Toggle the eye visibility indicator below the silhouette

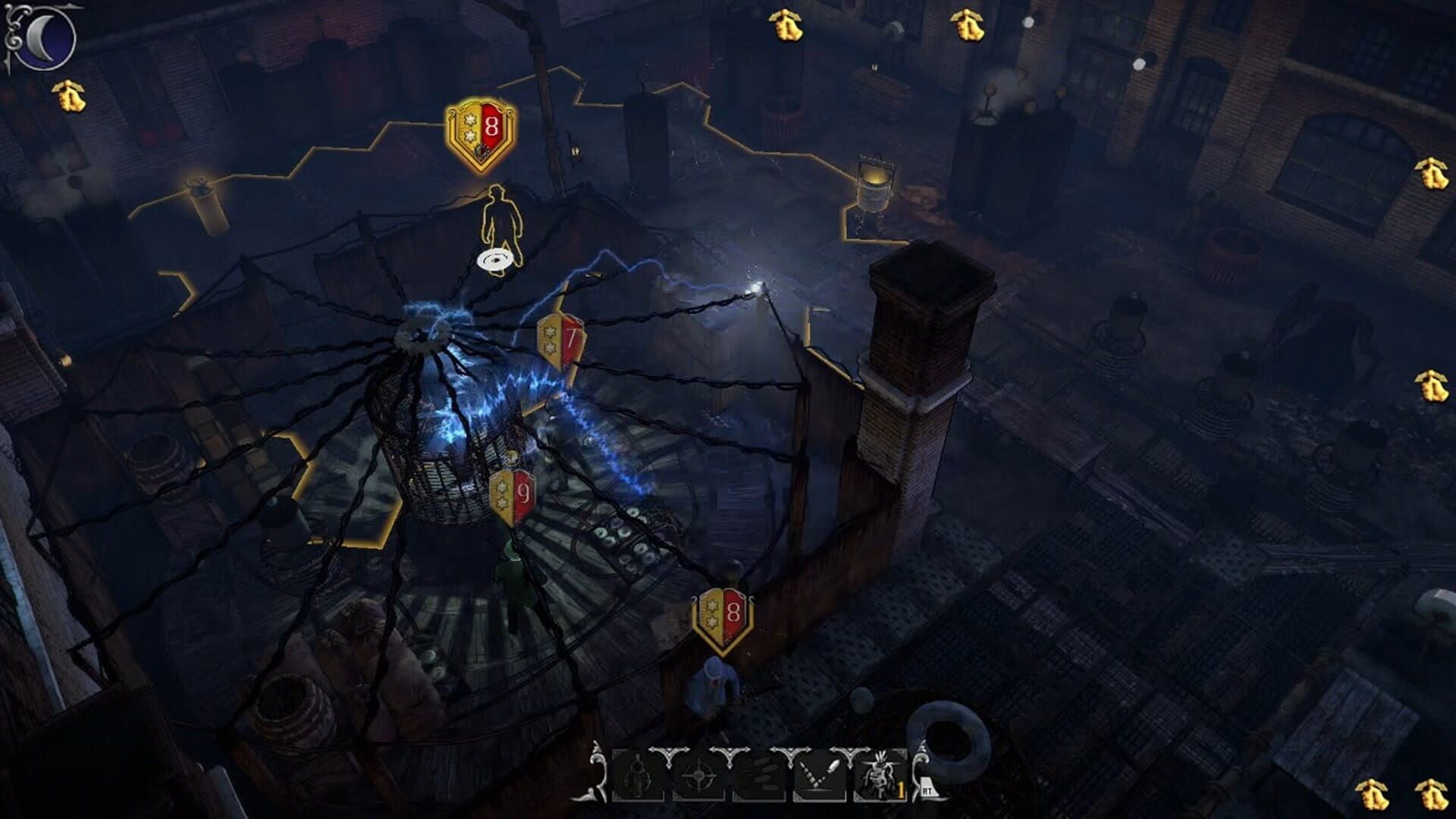click(x=494, y=258)
